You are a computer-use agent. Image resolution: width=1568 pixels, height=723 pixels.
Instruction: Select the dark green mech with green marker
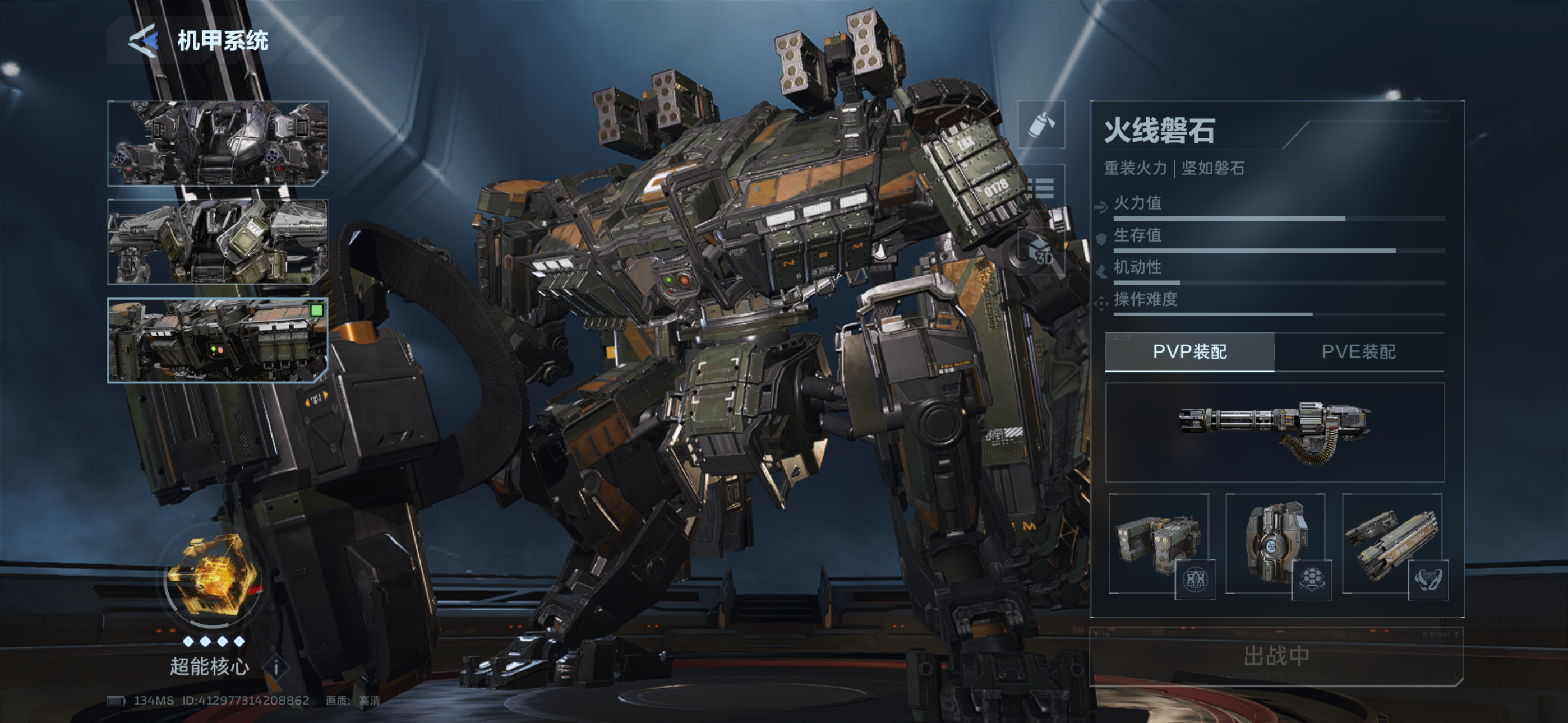coord(217,340)
